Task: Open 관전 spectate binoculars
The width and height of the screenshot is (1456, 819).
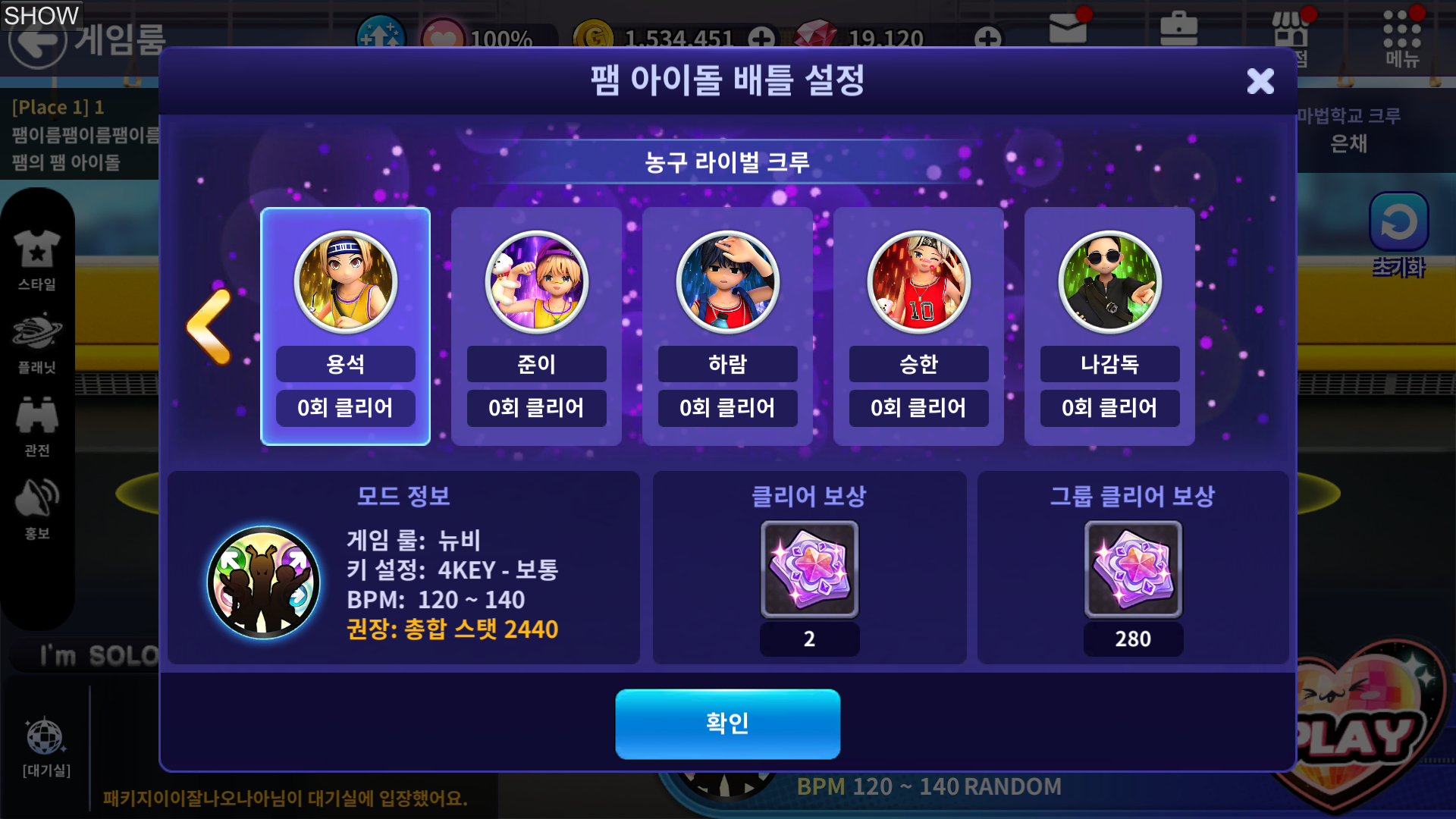Action: coord(36,425)
